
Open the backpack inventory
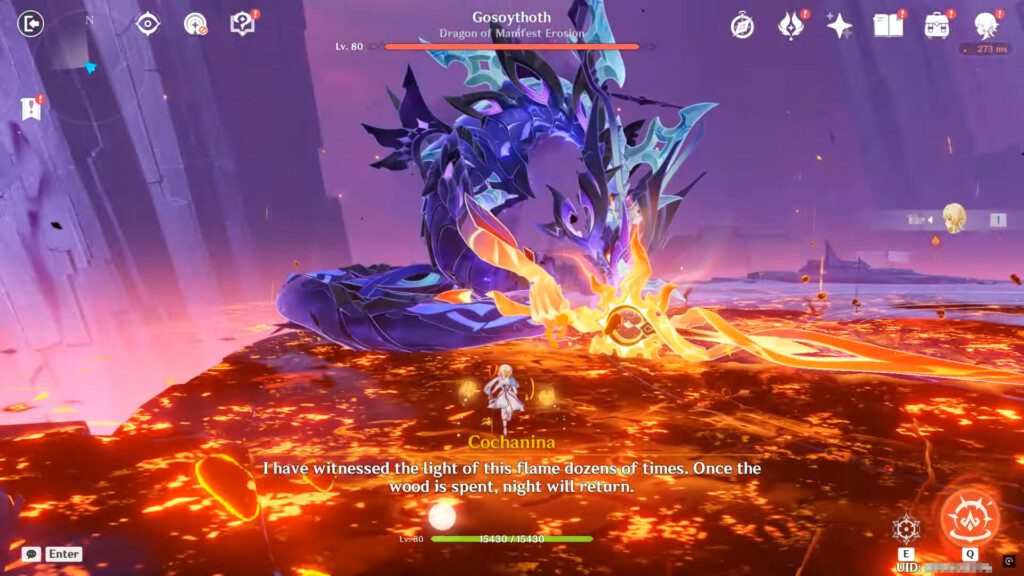tap(937, 26)
